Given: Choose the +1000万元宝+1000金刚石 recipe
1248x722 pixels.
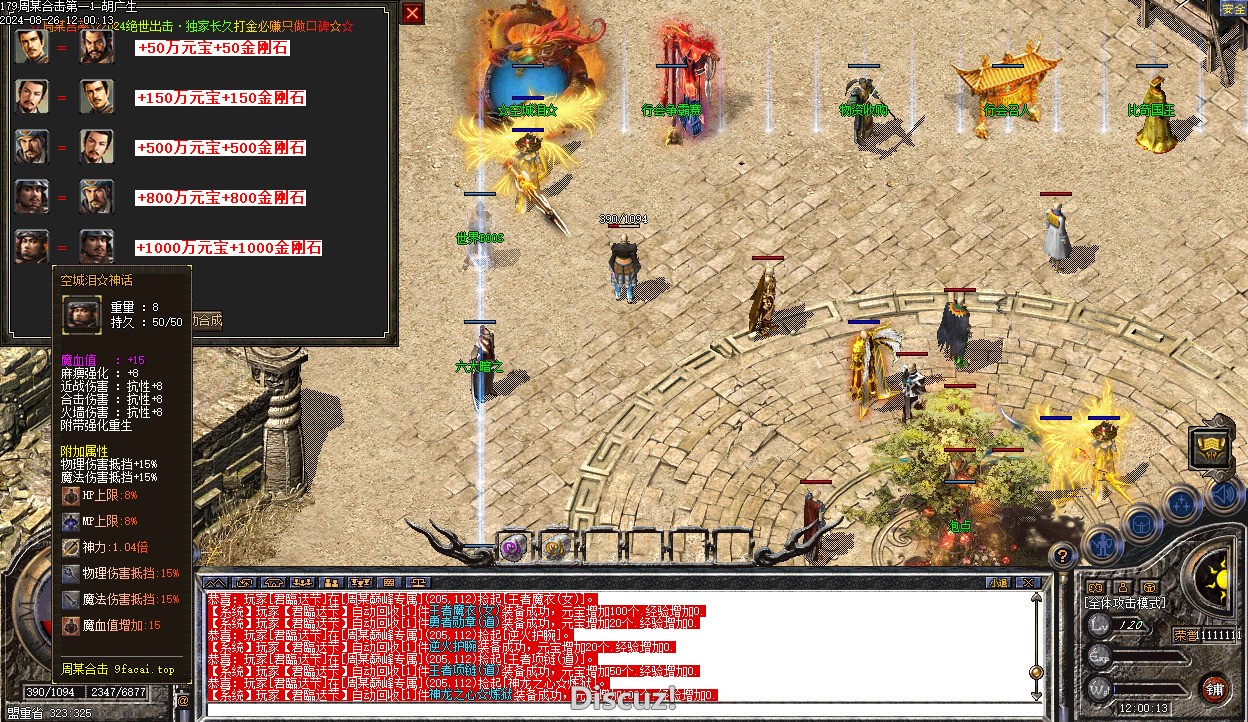Looking at the screenshot, I should coord(229,248).
